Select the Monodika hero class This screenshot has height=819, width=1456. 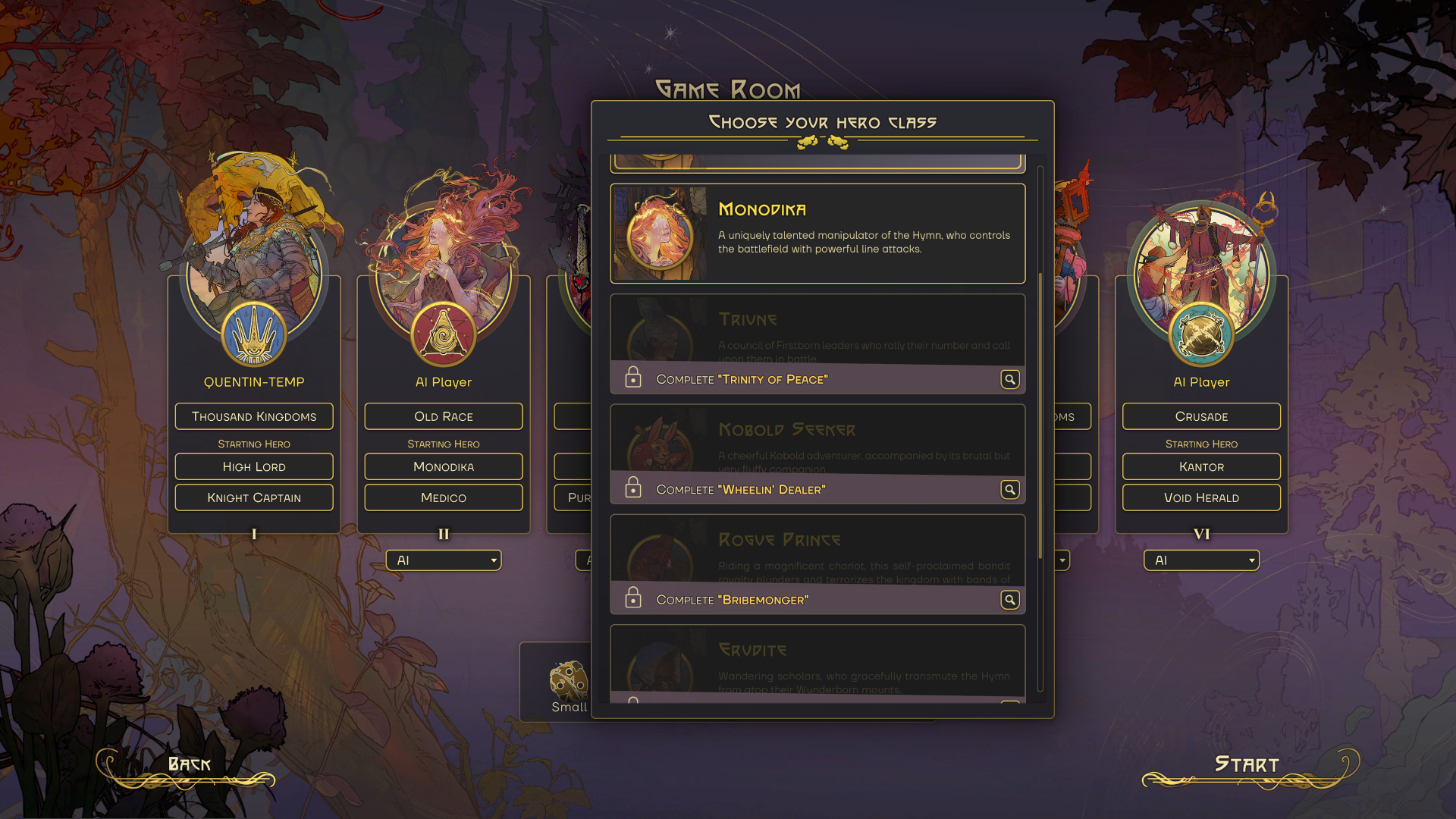pos(817,234)
